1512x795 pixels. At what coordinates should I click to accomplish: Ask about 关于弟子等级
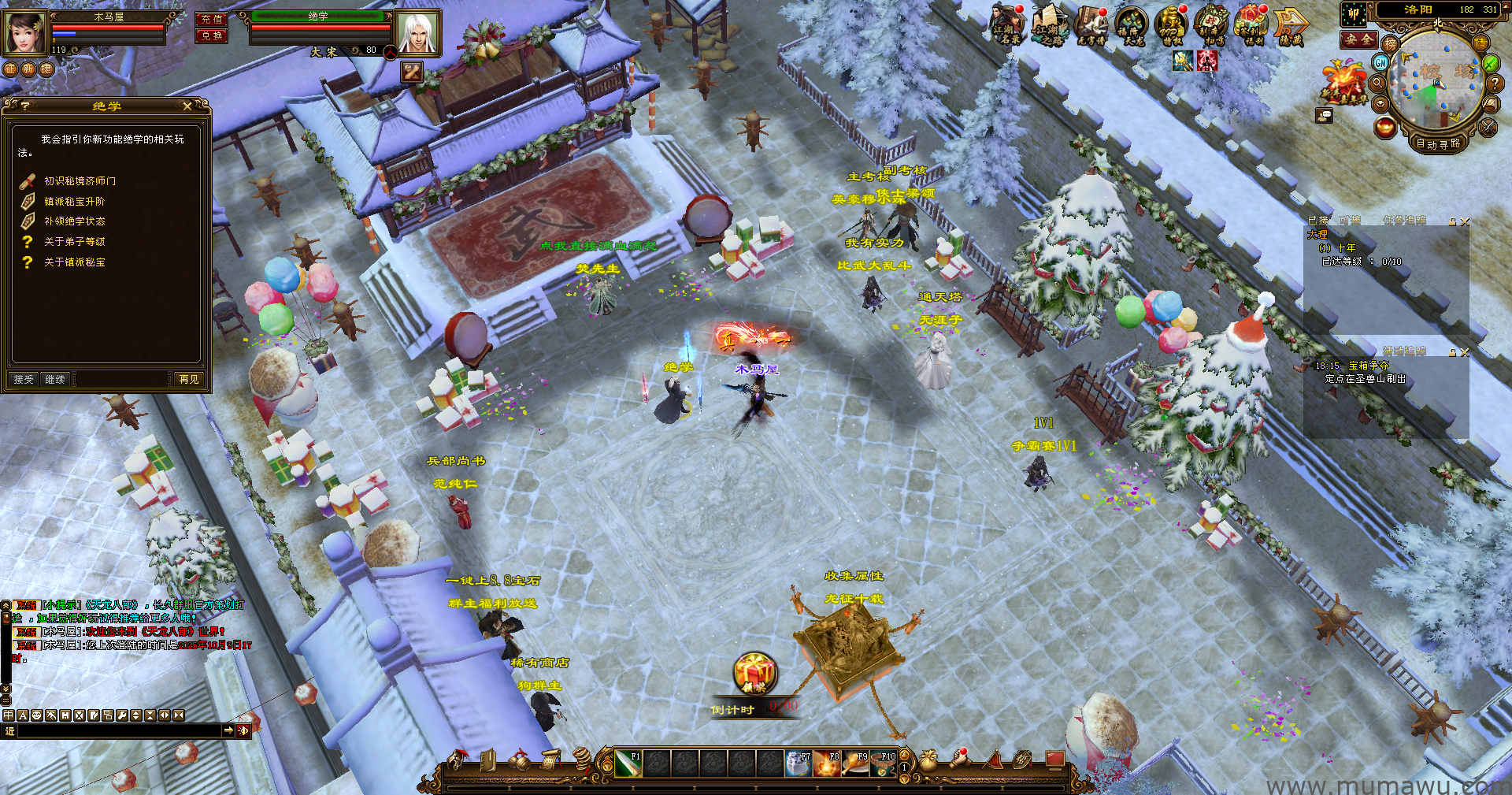(x=74, y=242)
